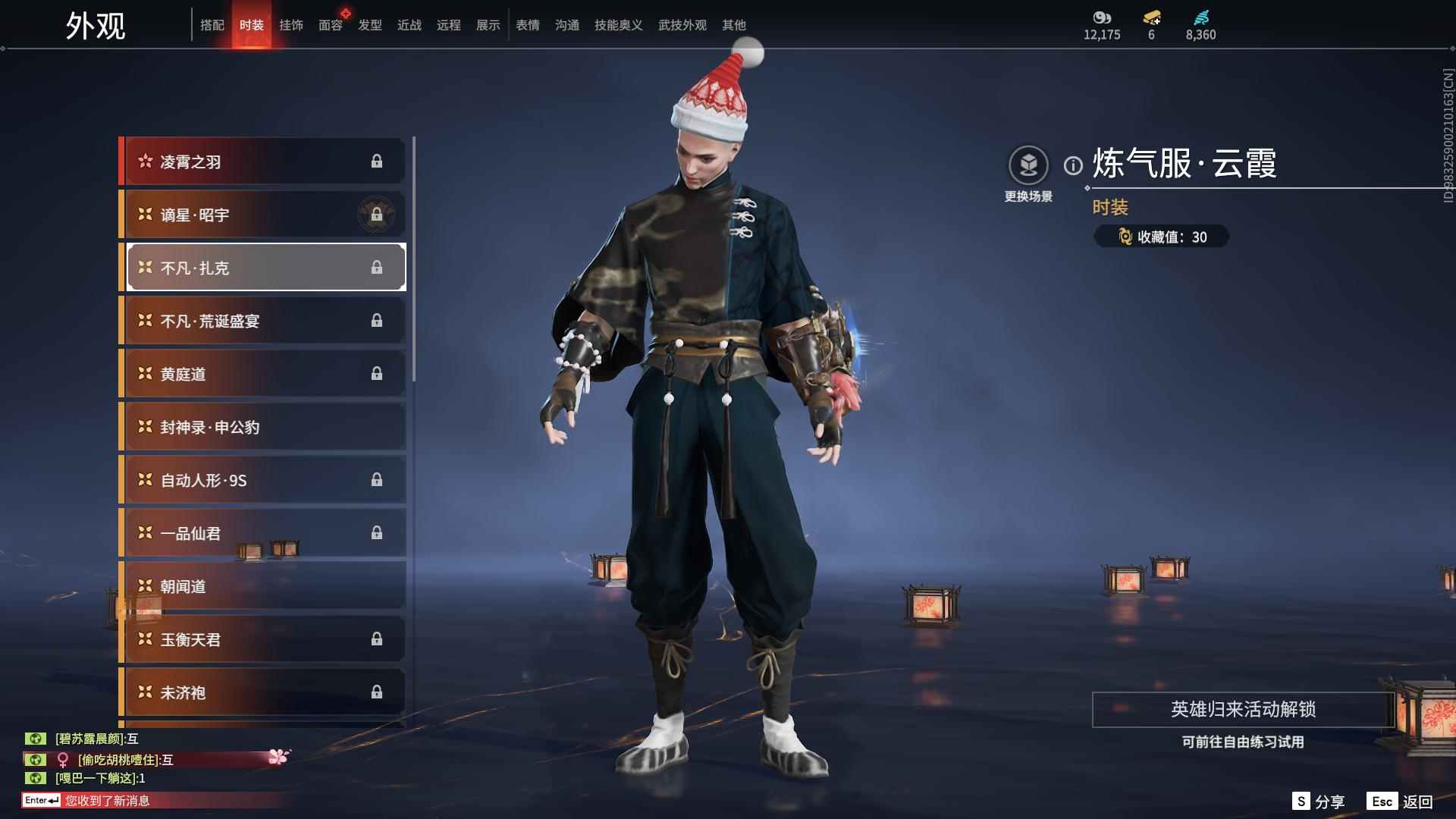Click the 分享 share button
1456x819 pixels.
click(x=1319, y=802)
